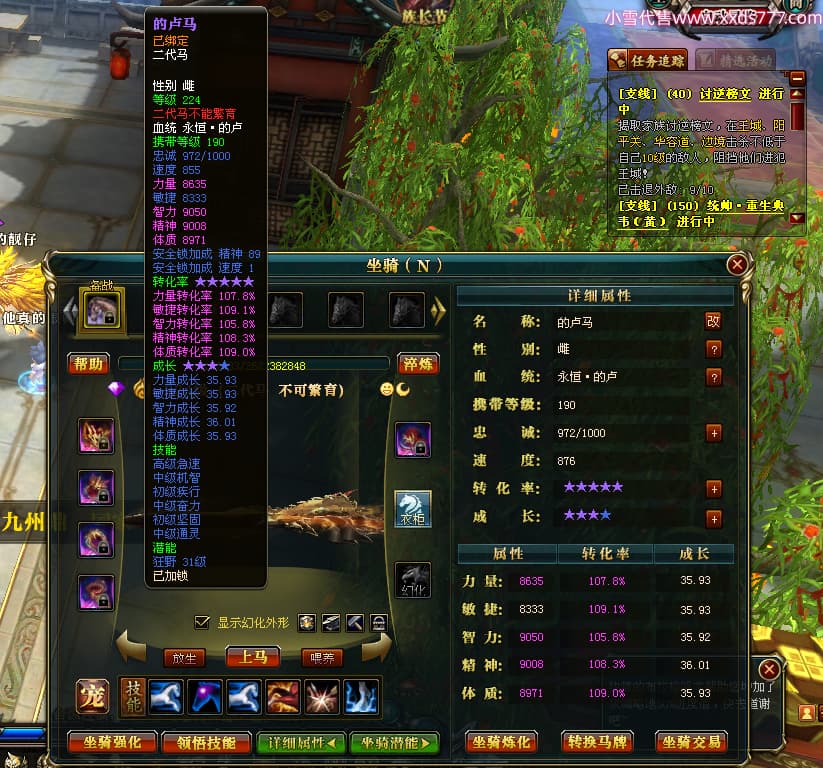
Task: Mount up with 上马 button
Action: click(252, 658)
